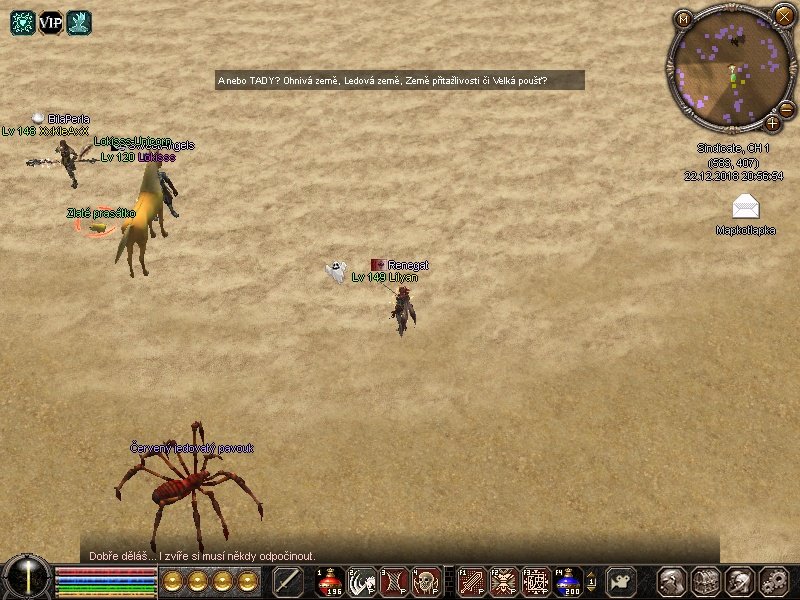This screenshot has width=800, height=600.
Task: Zoom out the minimap with the minus button
Action: [786, 109]
